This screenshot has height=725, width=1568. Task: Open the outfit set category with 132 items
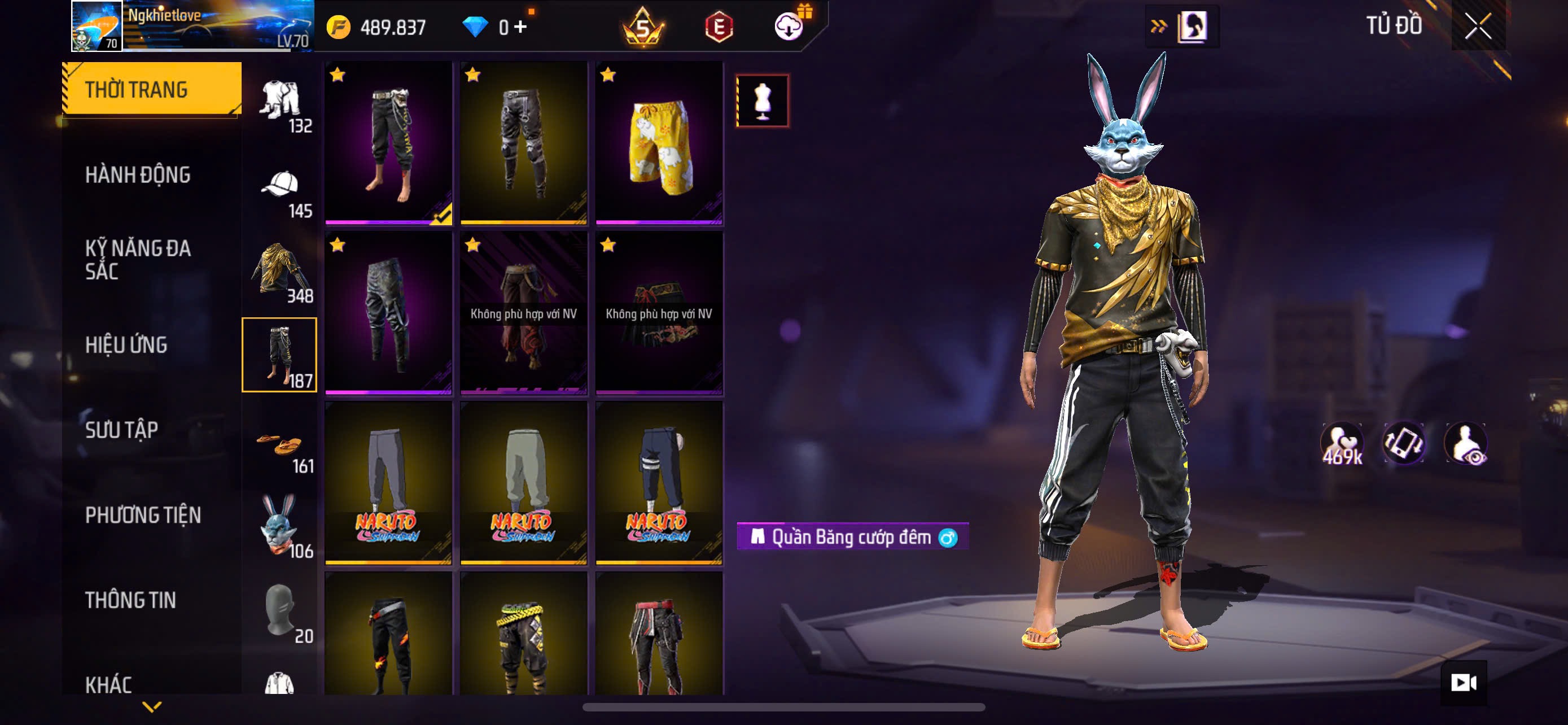(280, 104)
